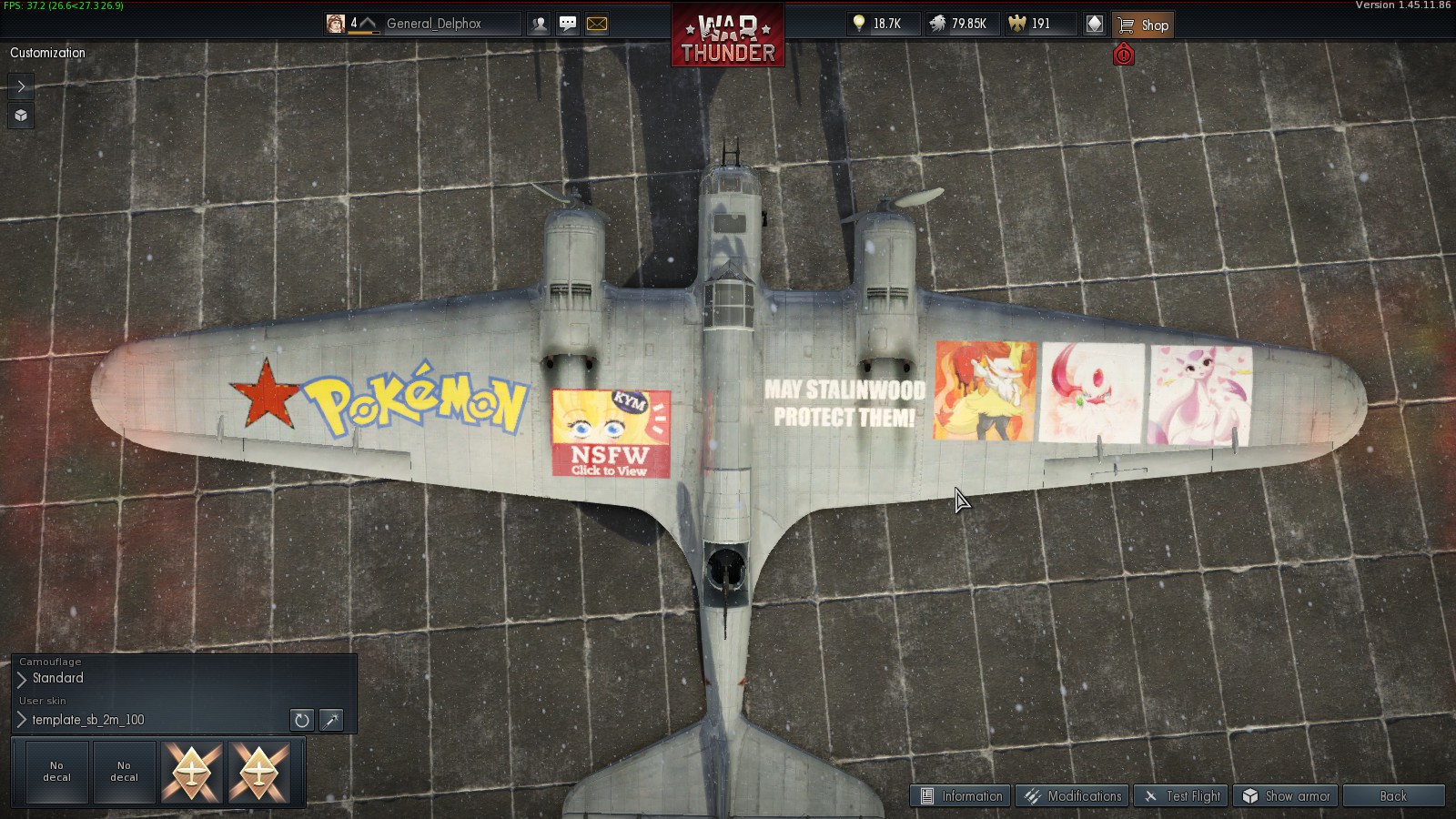Open the User skin template_sb_2m_100 selector
The image size is (1456, 819).
87,720
